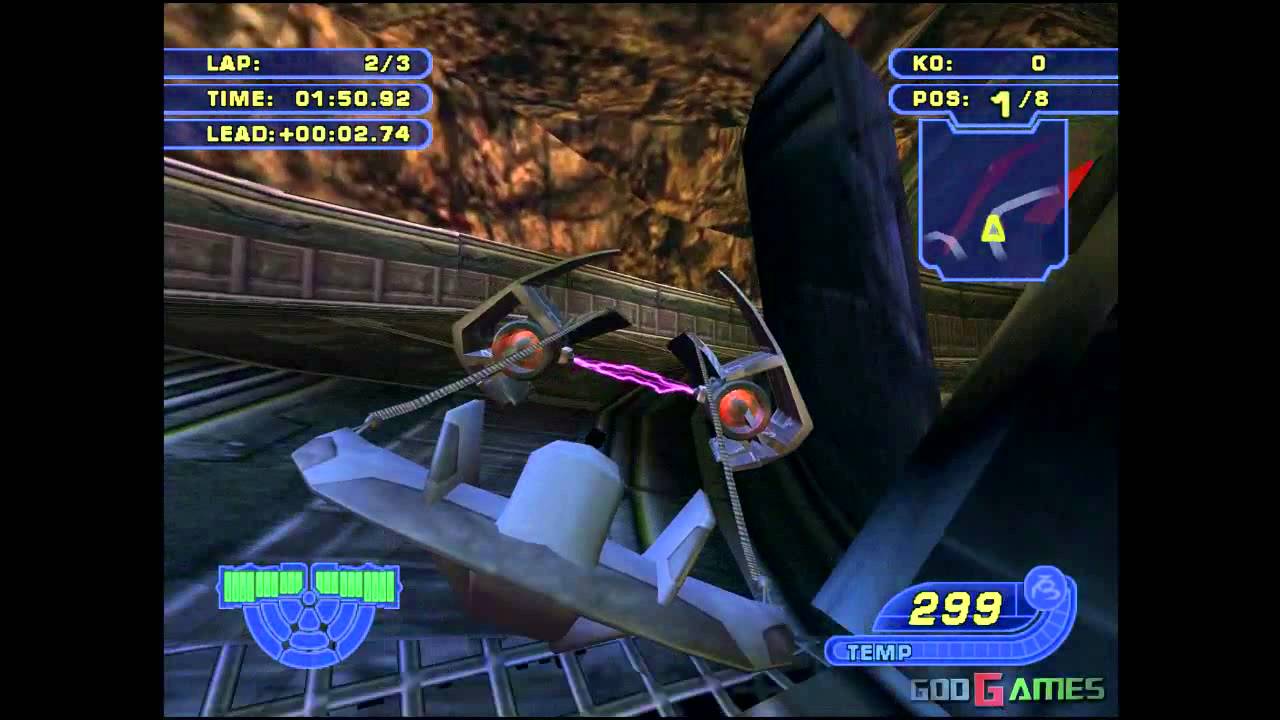Click the podracer damage status diagram
1280x720 pixels.
(x=309, y=611)
